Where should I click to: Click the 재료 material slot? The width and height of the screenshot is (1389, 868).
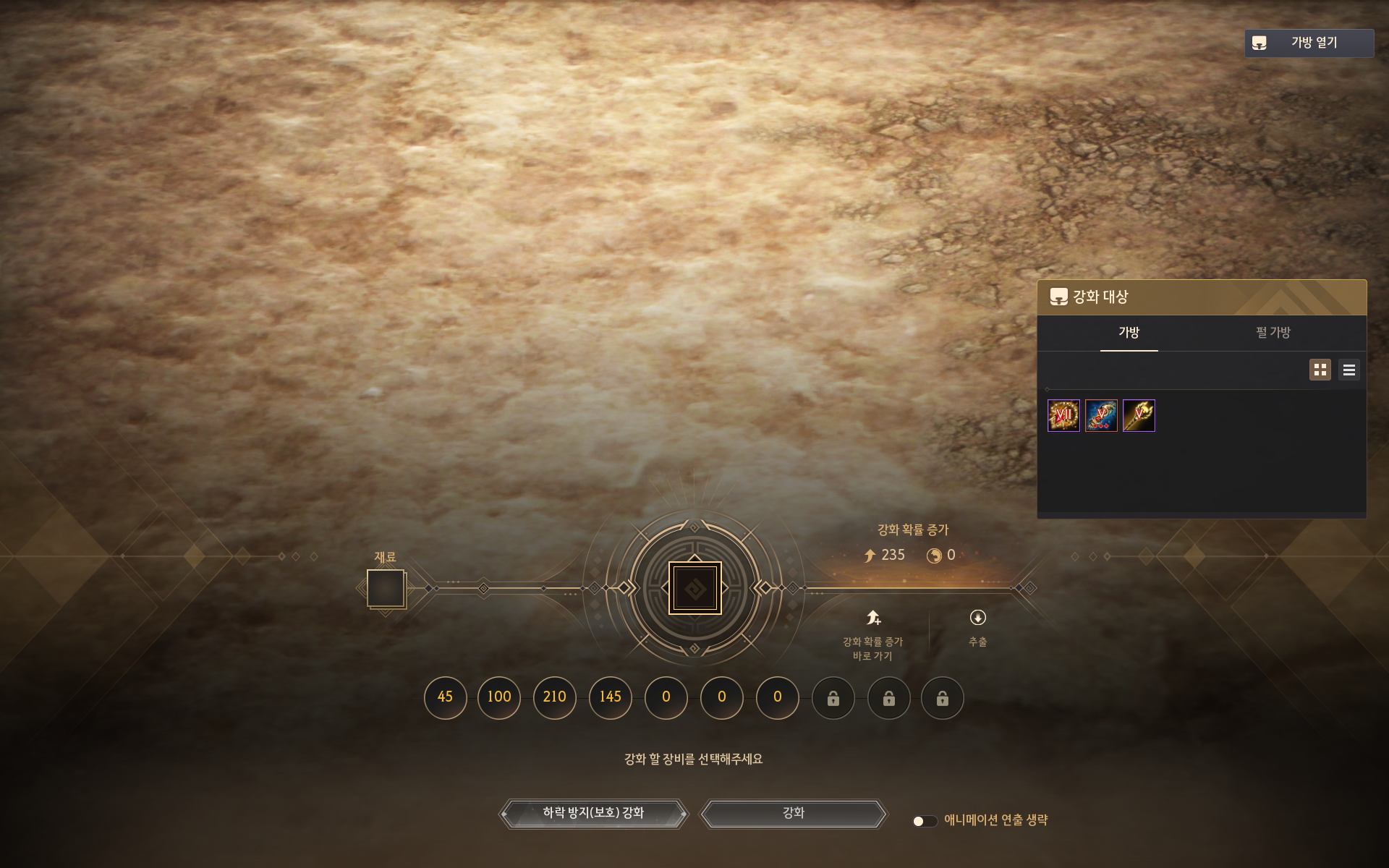[386, 588]
